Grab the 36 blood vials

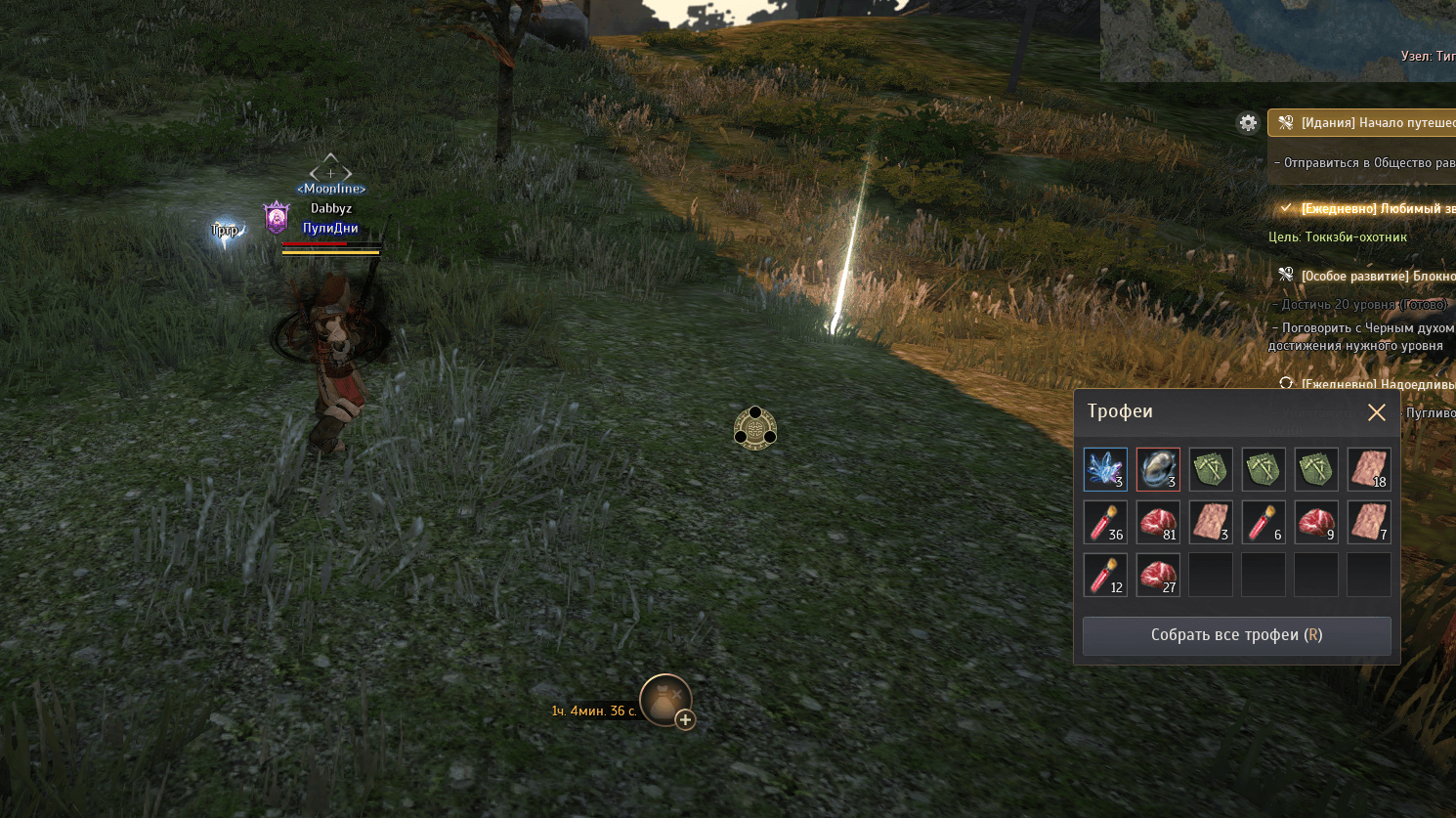[1105, 522]
